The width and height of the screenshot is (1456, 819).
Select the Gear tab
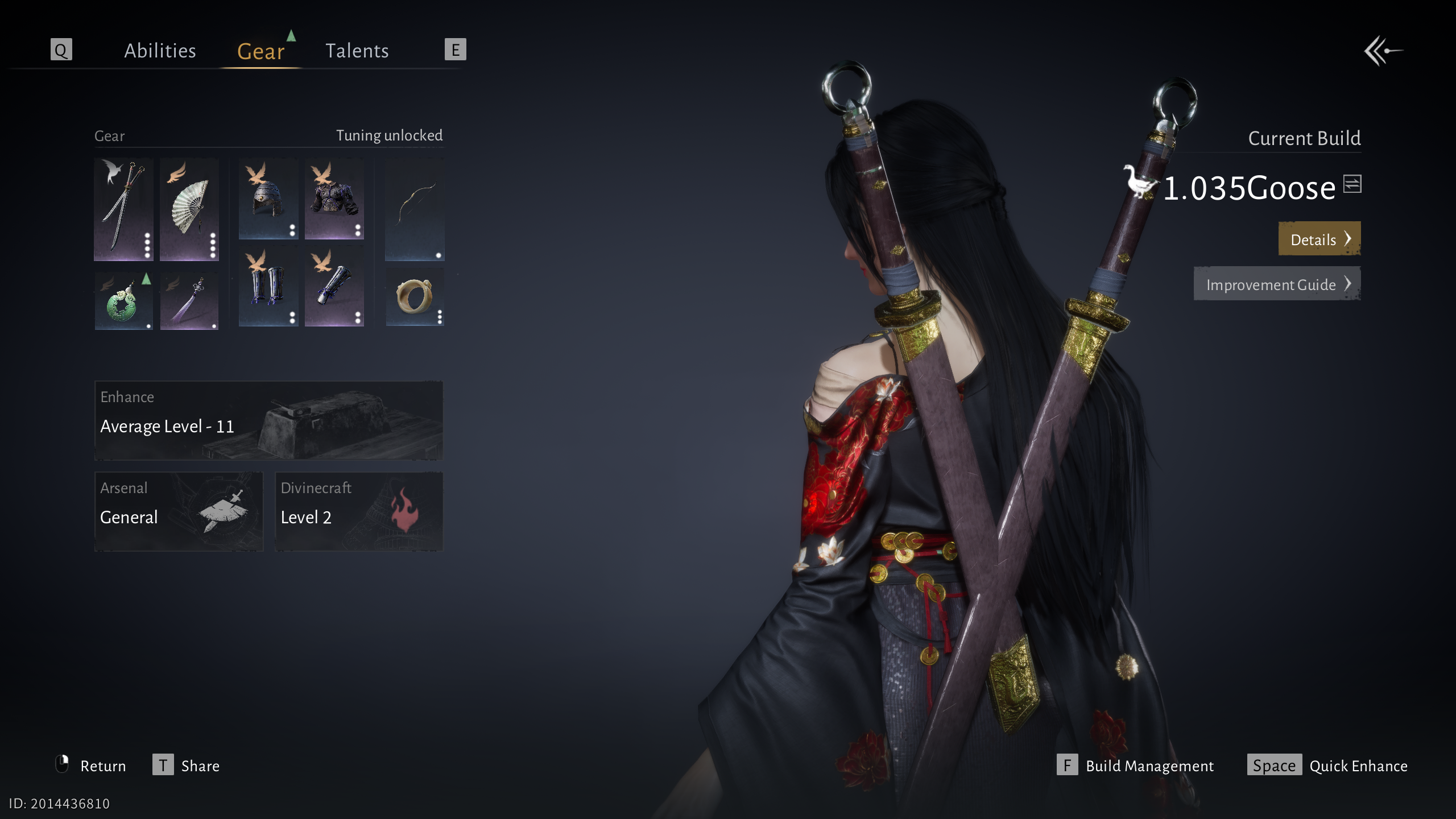260,51
